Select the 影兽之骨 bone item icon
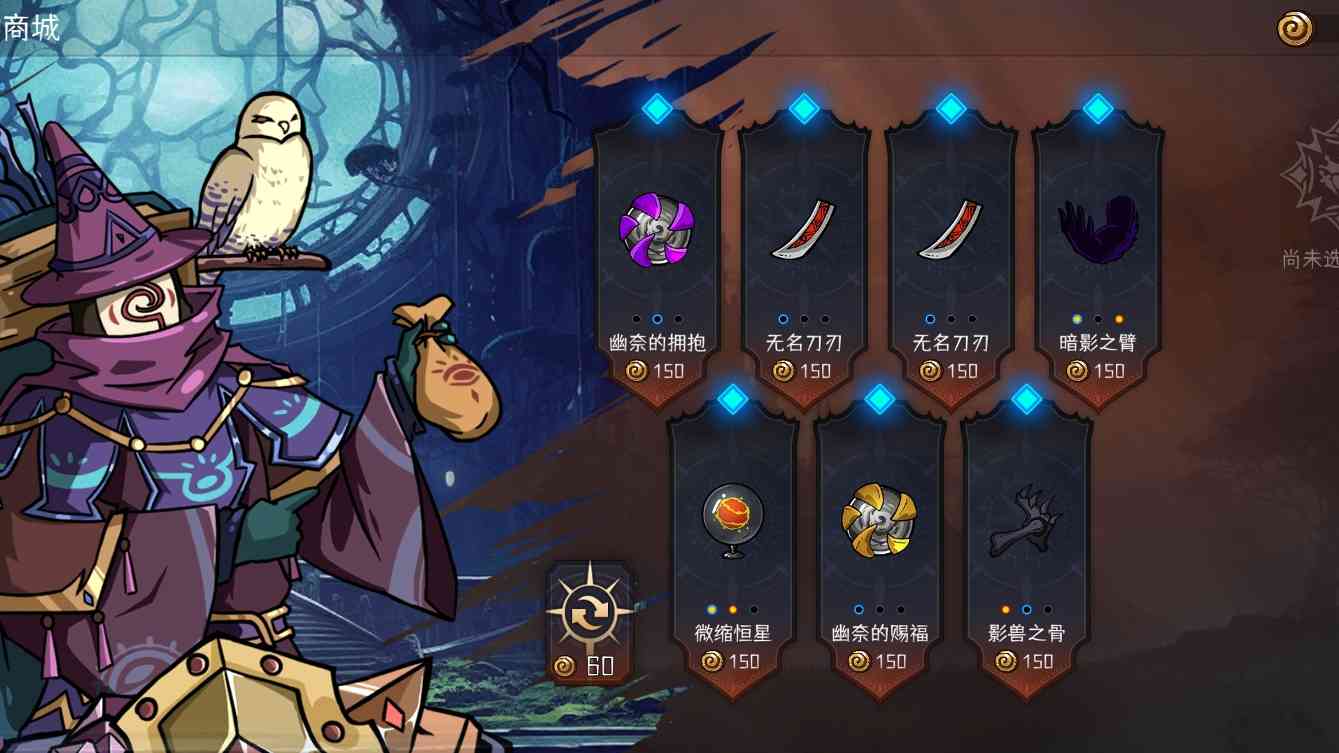The height and width of the screenshot is (753, 1339). [1027, 518]
